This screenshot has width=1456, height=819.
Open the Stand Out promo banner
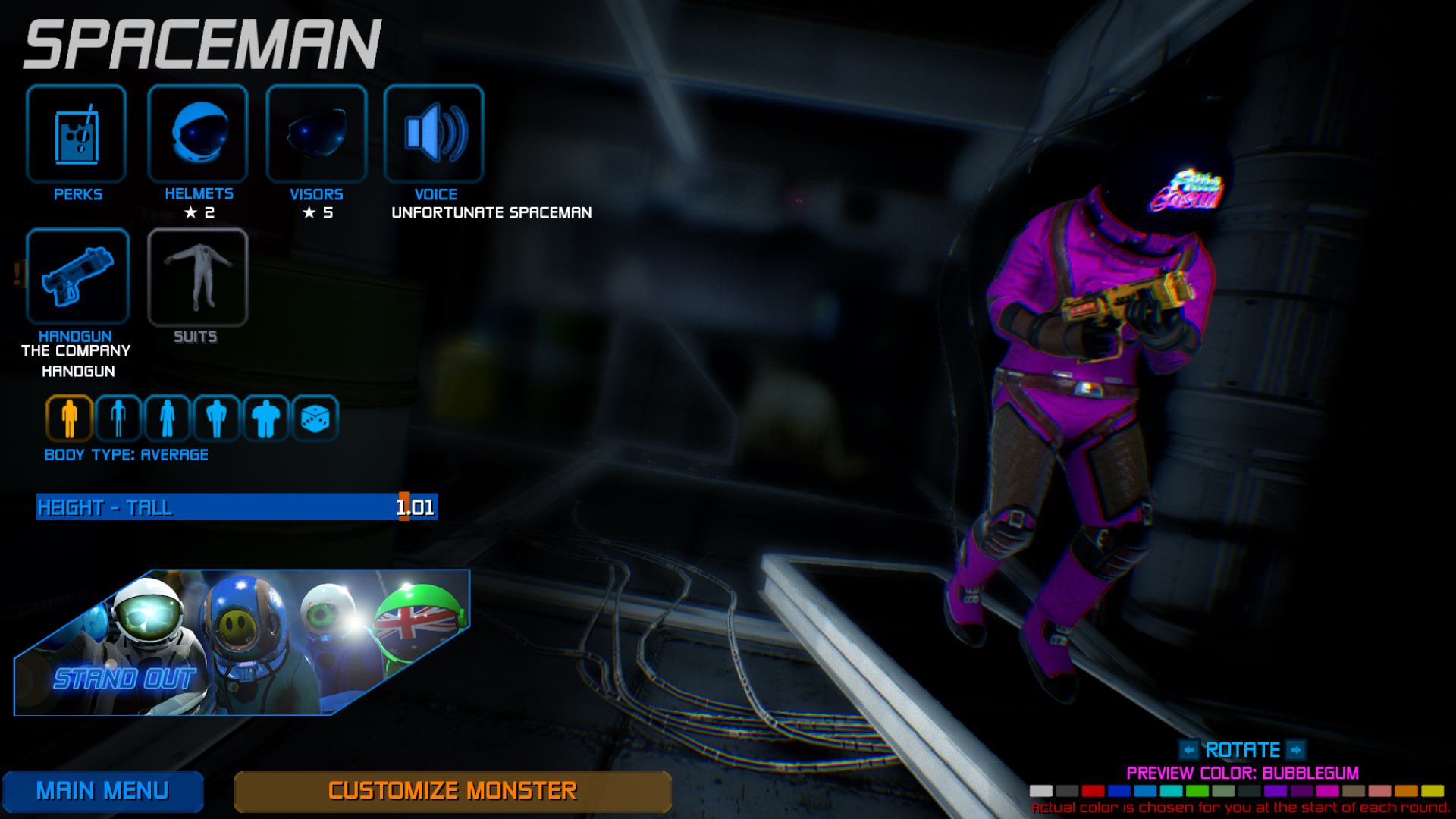click(241, 642)
